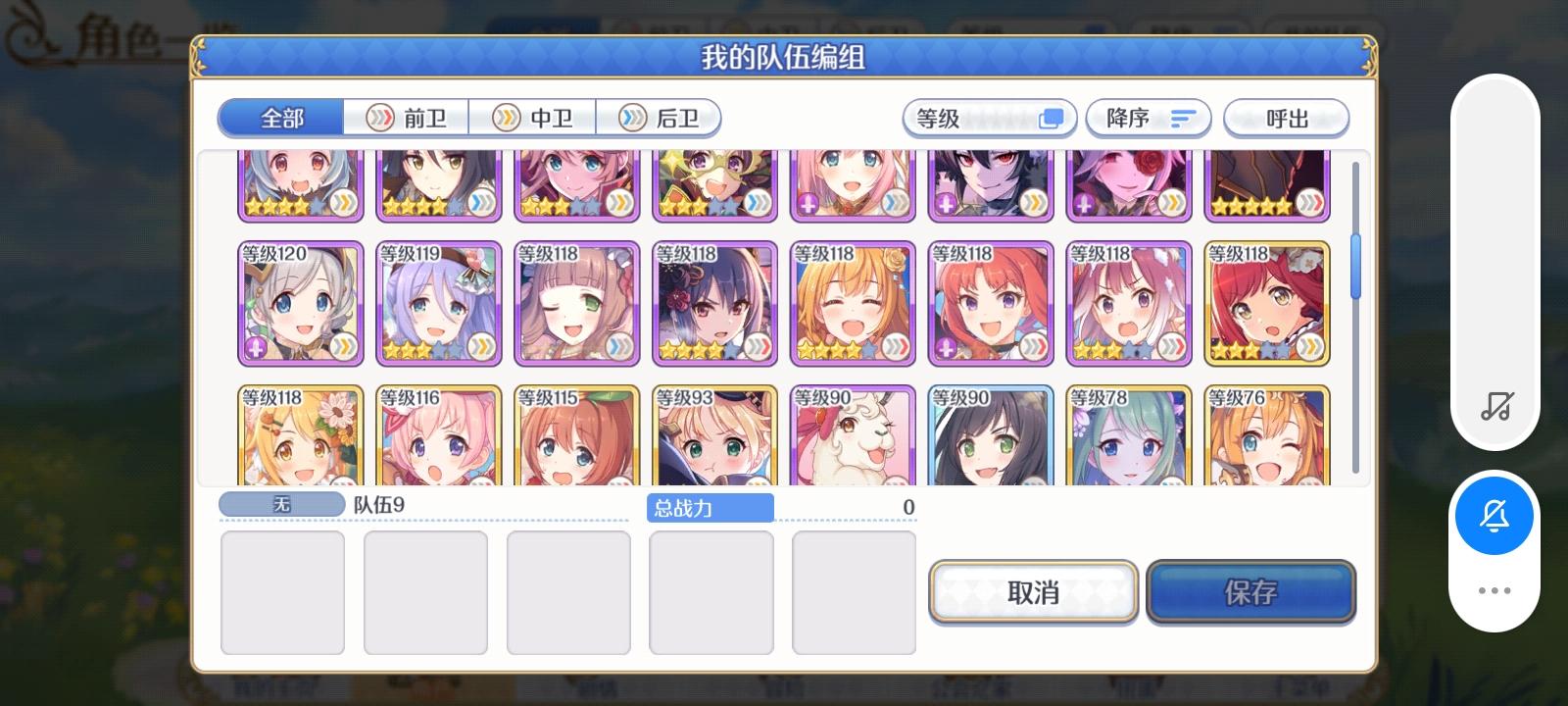
Task: Open the 等级 sort criteria selector
Action: (988, 118)
